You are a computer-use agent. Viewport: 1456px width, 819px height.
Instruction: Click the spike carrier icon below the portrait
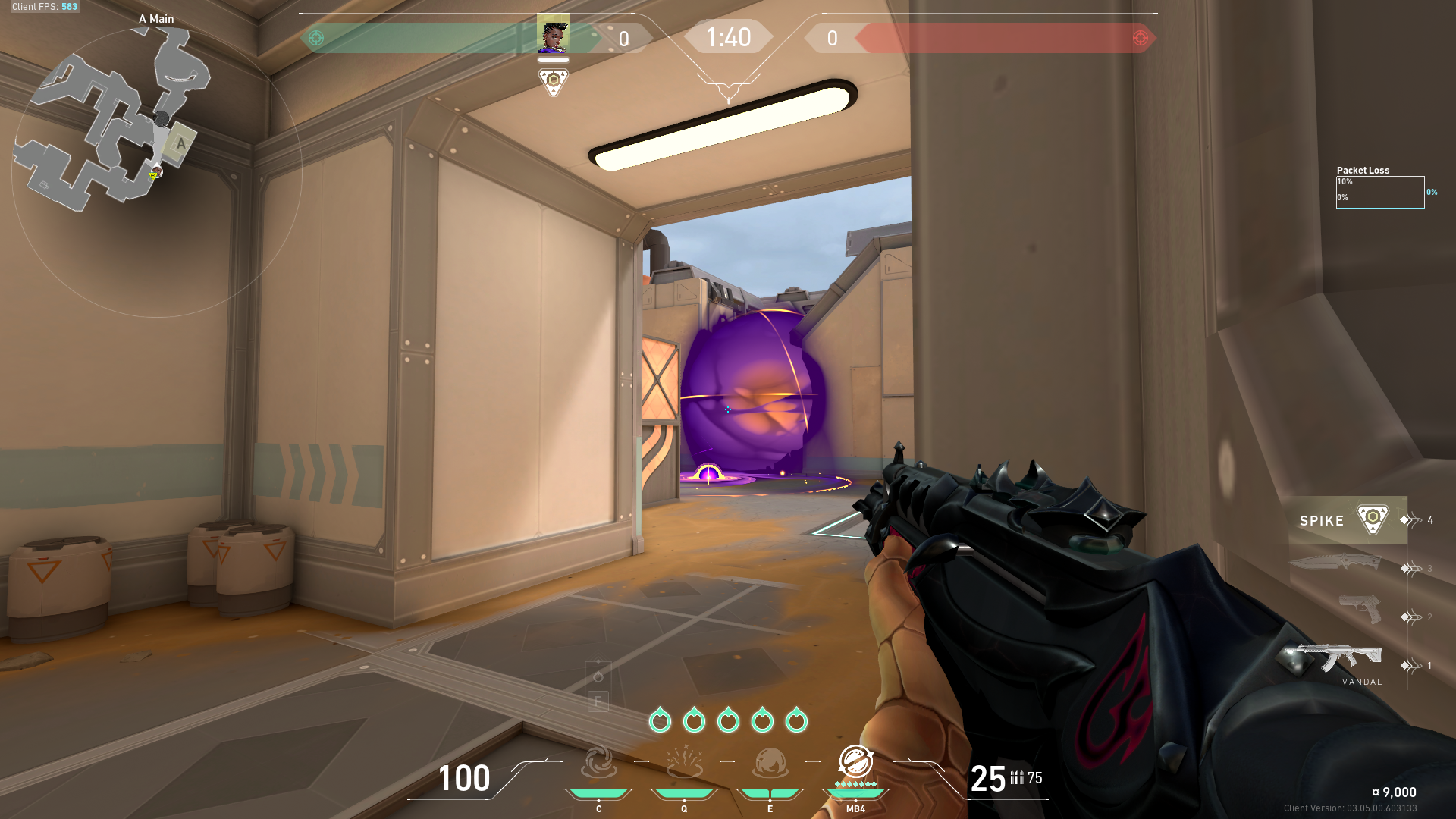pyautogui.click(x=553, y=80)
